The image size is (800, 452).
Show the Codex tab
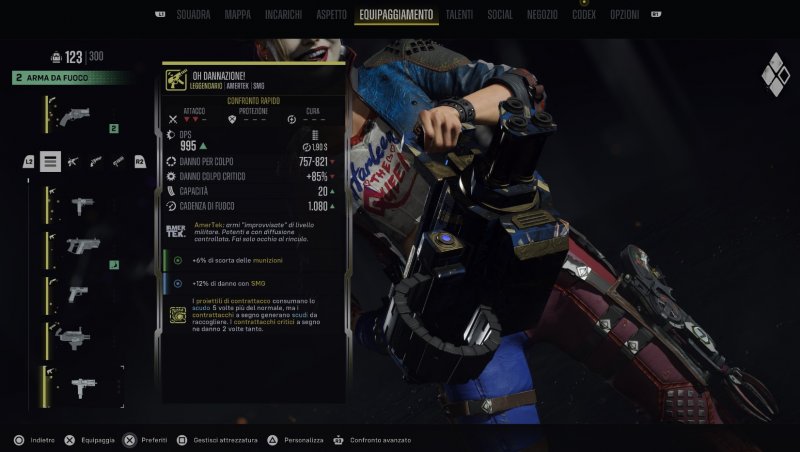[x=584, y=15]
